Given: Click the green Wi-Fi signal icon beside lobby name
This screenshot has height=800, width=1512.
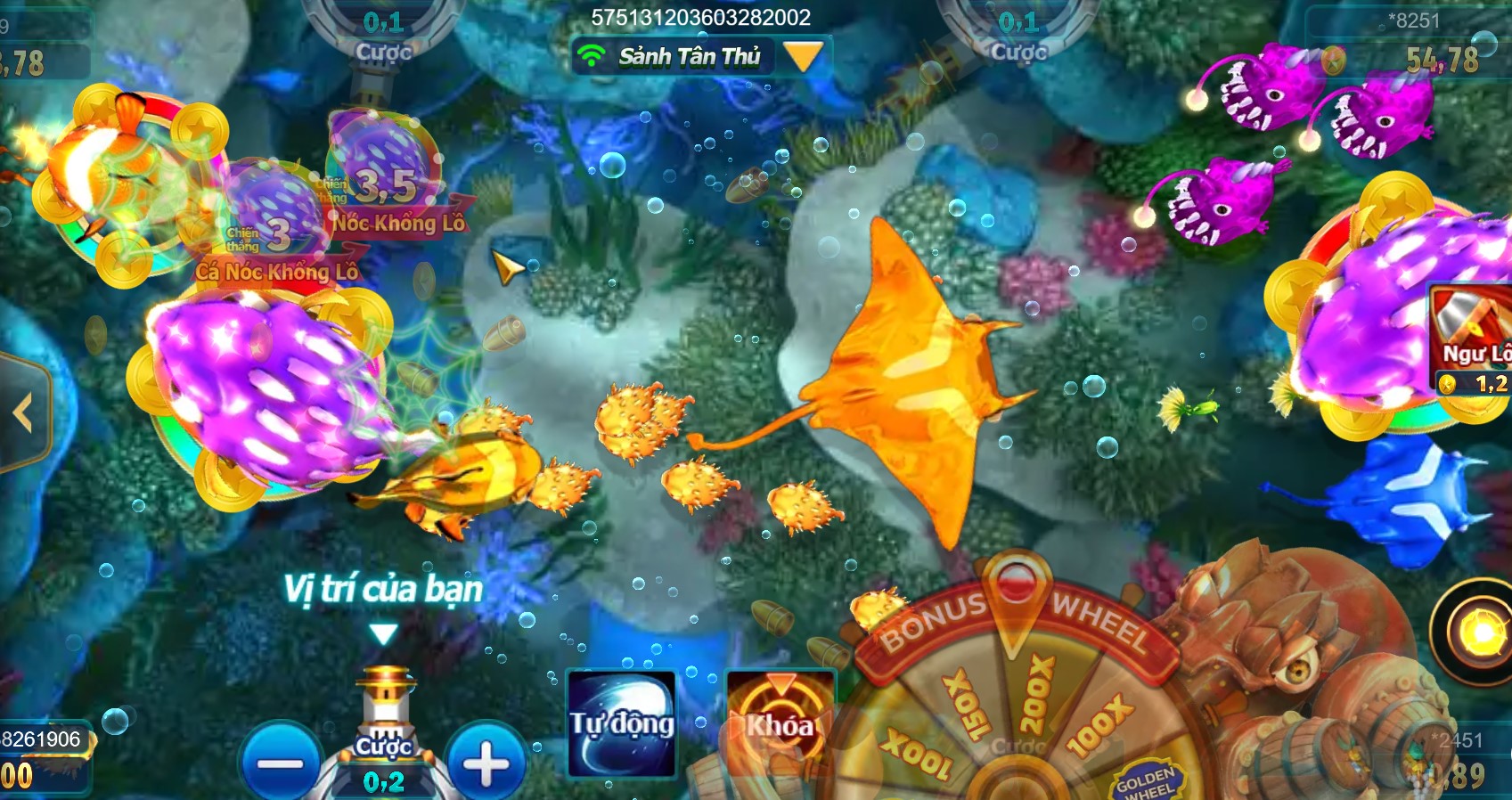Looking at the screenshot, I should (592, 56).
